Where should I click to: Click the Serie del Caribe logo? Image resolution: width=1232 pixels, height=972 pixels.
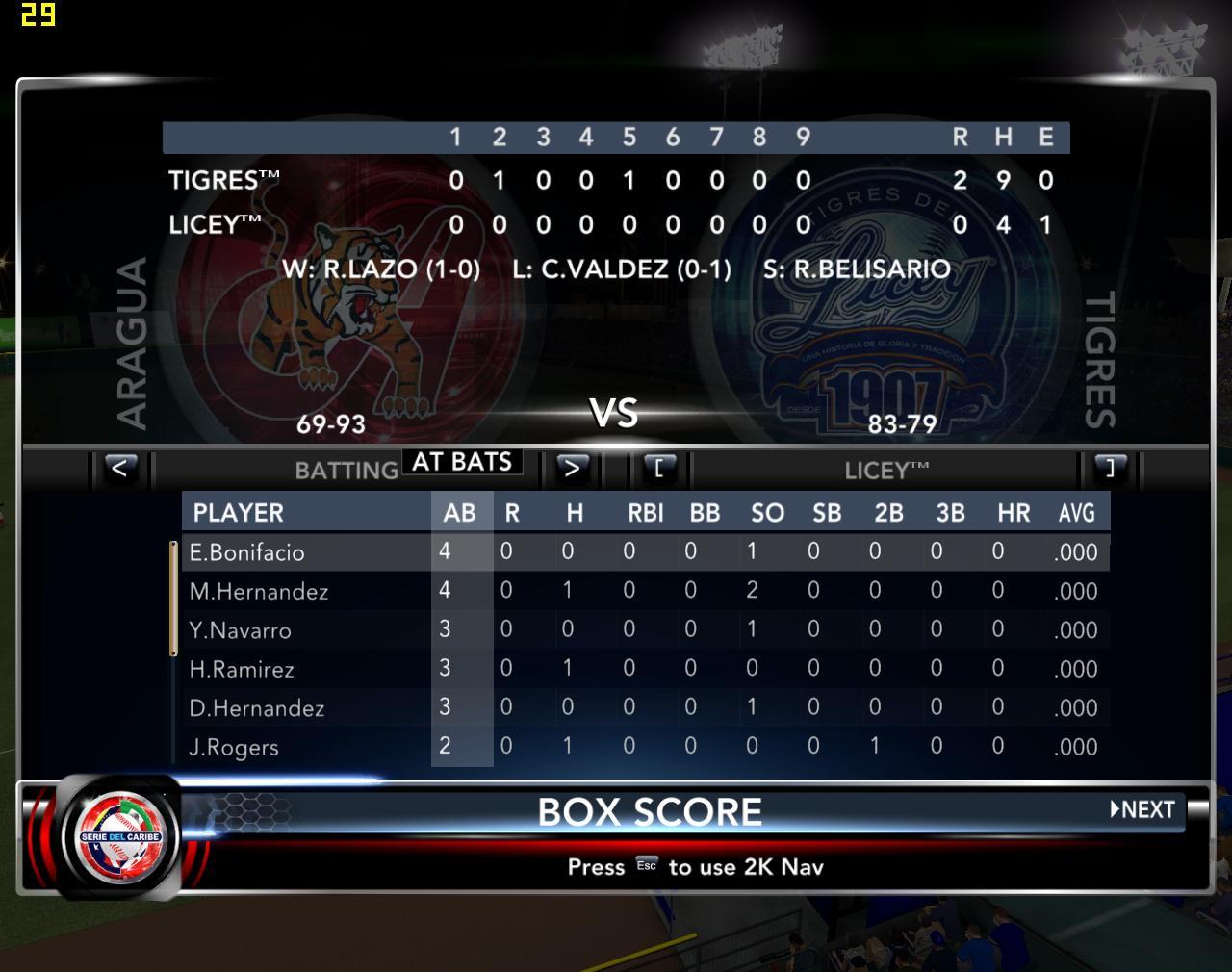point(120,834)
